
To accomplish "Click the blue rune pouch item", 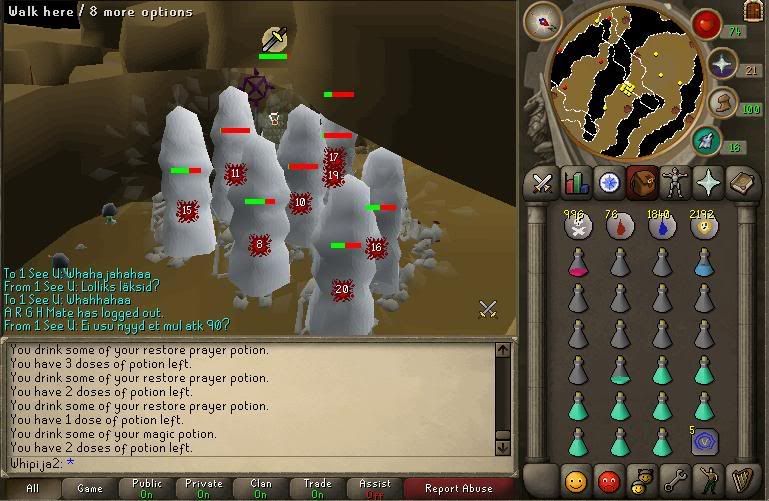I will pos(703,441).
